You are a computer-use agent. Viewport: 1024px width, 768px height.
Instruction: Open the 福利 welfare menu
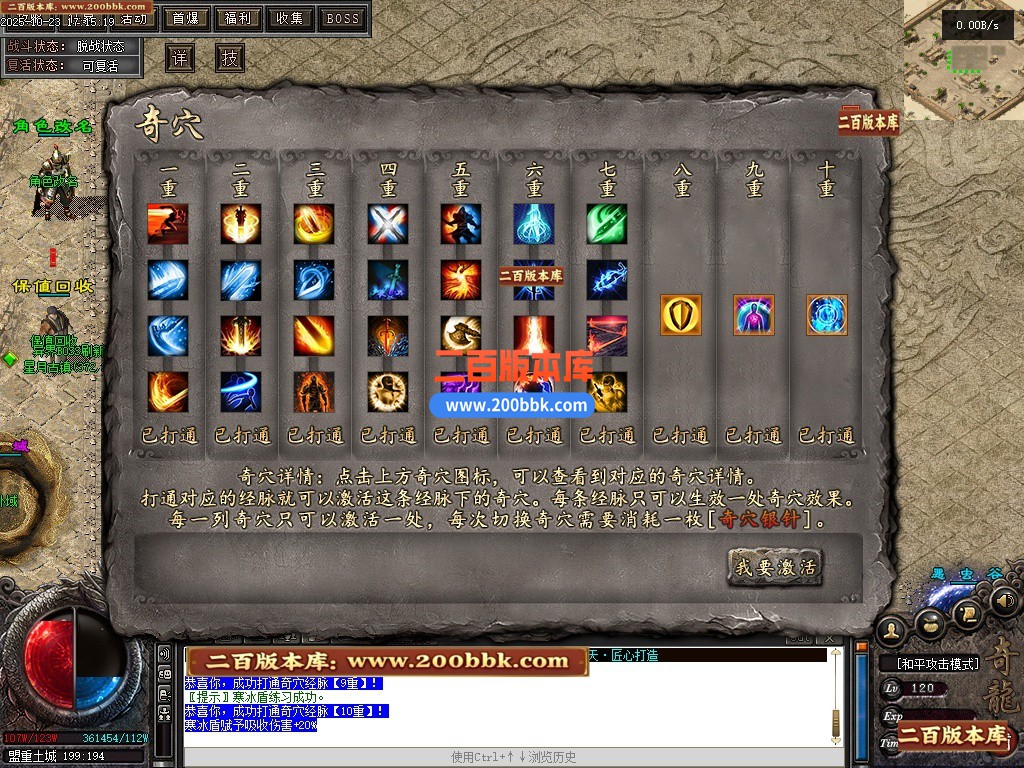[238, 18]
